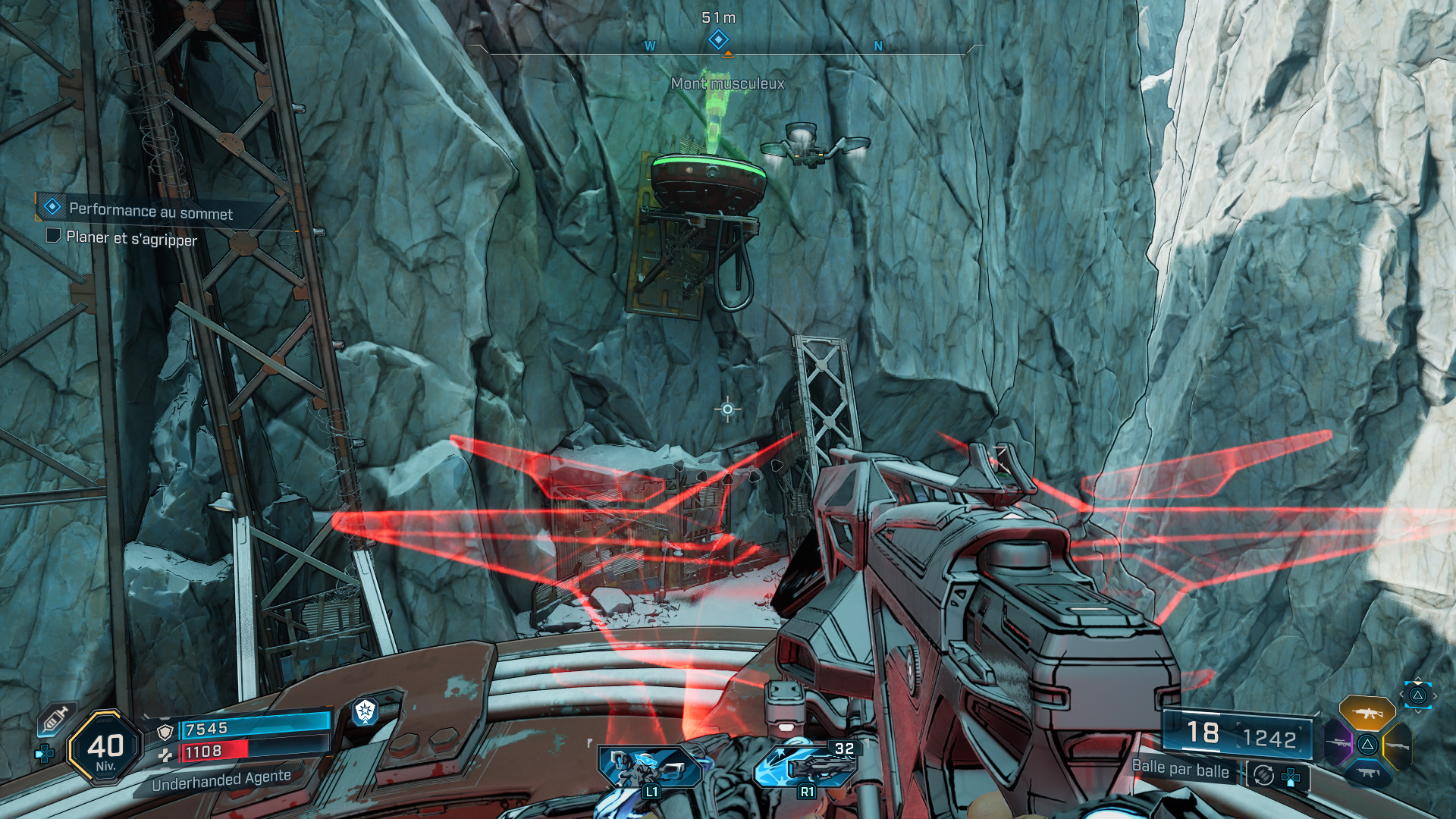Click the "Performance au sommet" quest tracker
The height and width of the screenshot is (819, 1456).
click(x=150, y=212)
